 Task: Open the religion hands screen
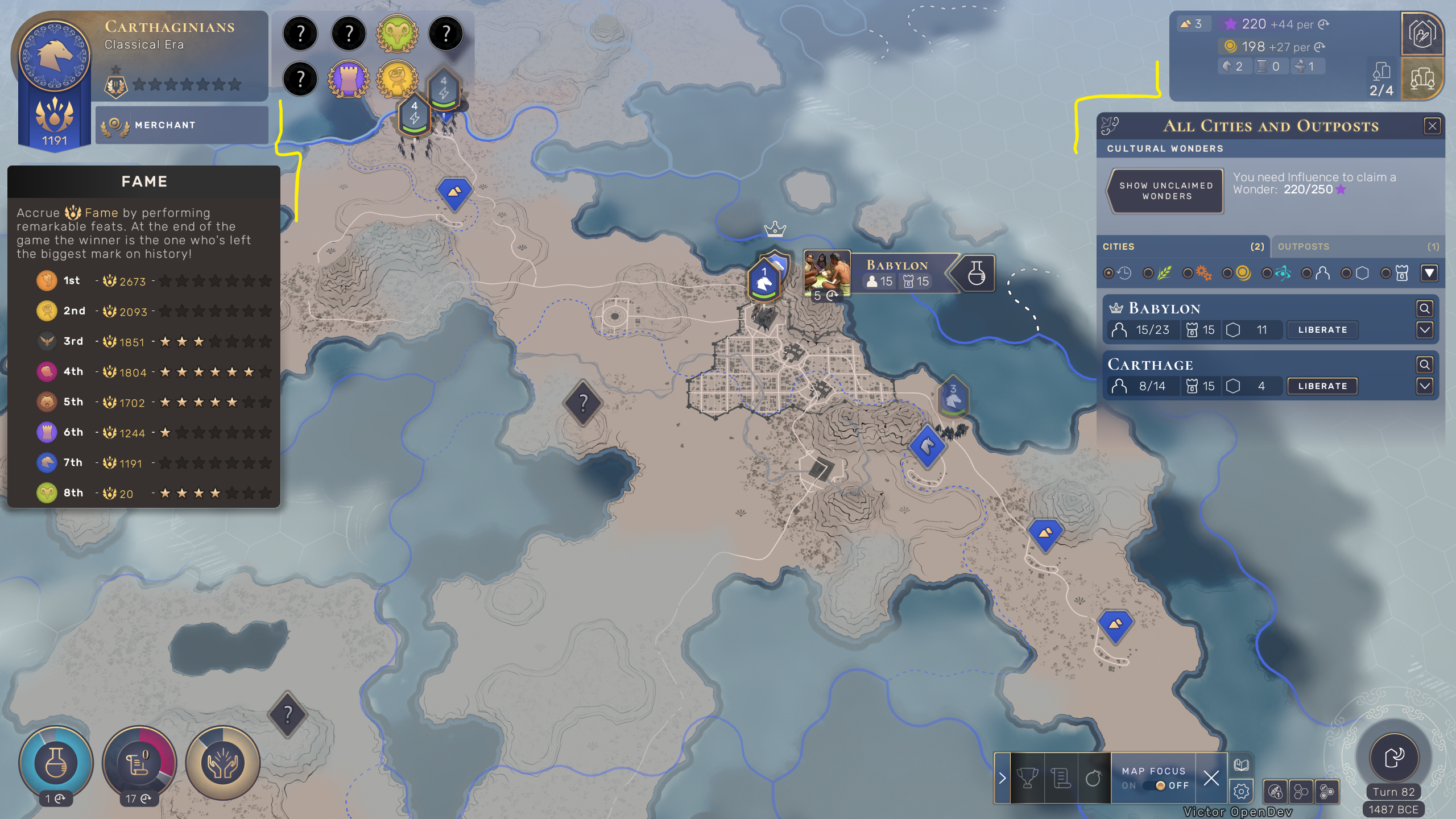[x=222, y=763]
